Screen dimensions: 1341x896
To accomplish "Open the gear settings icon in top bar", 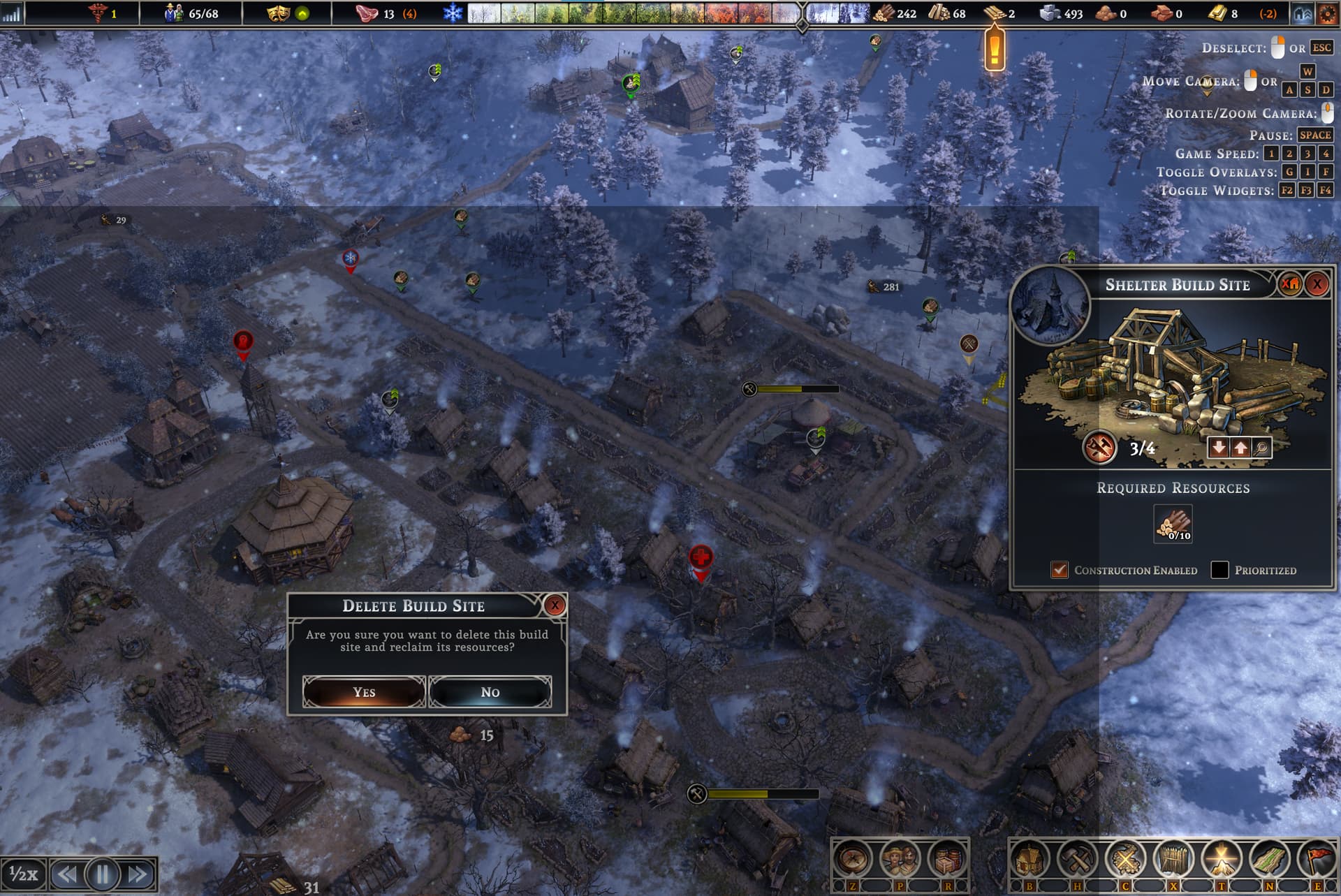I will (1328, 13).
